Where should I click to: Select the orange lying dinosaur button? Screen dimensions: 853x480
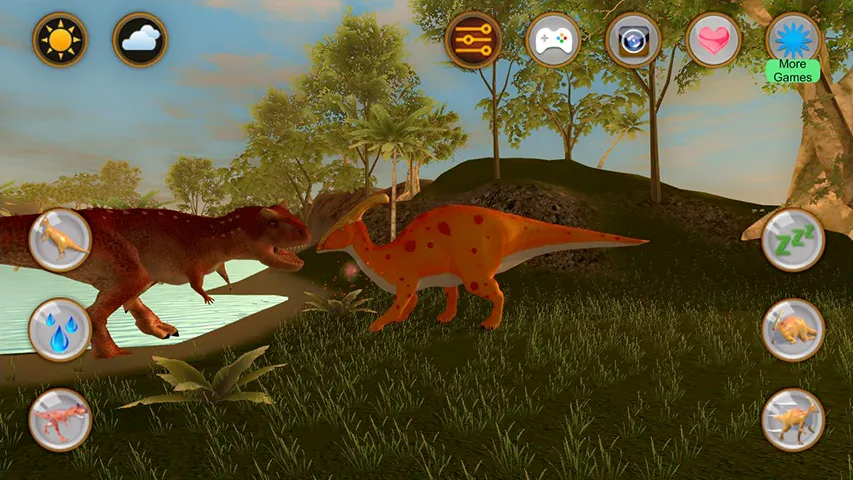[793, 329]
